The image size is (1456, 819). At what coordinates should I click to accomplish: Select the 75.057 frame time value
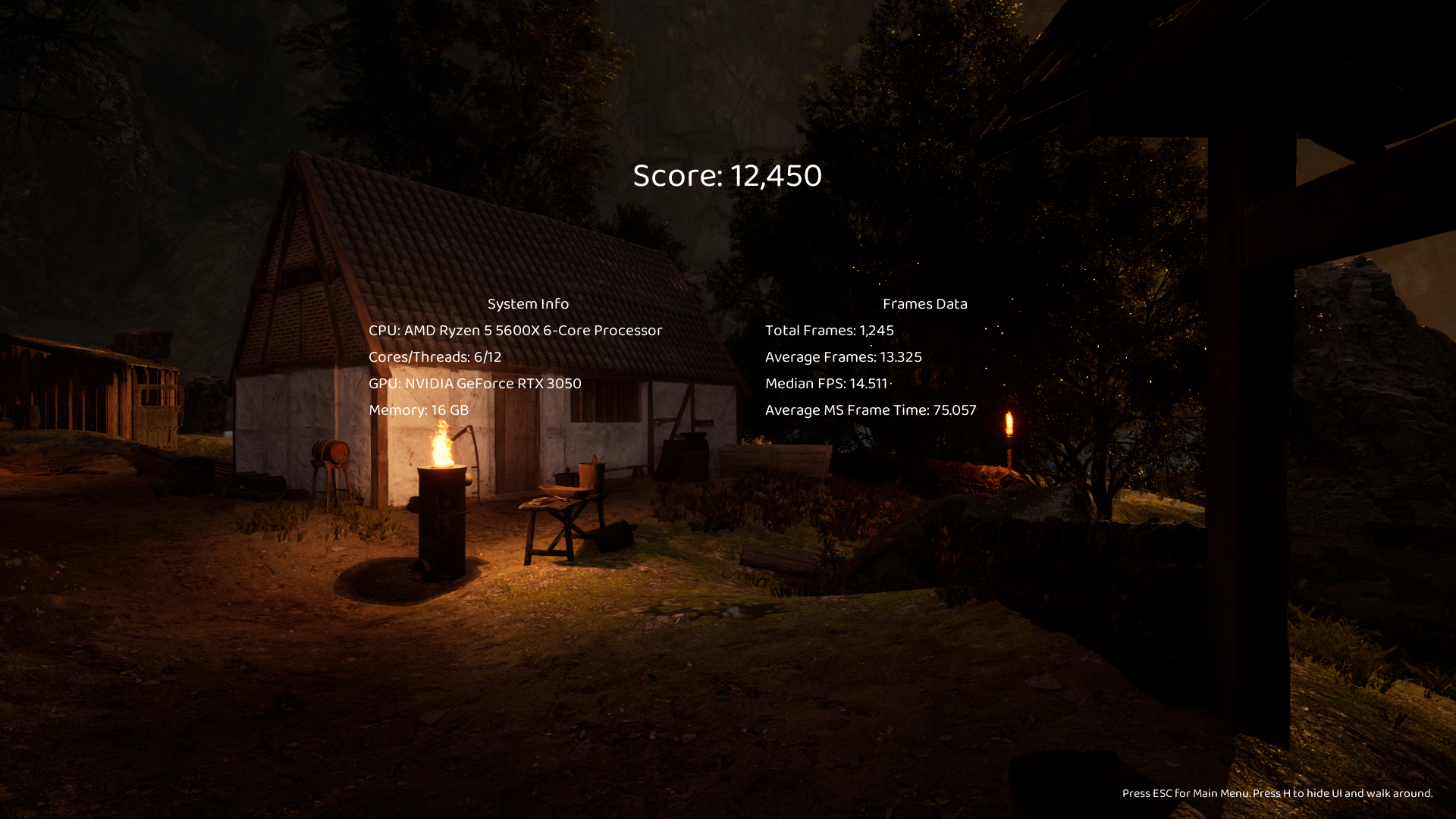point(955,409)
